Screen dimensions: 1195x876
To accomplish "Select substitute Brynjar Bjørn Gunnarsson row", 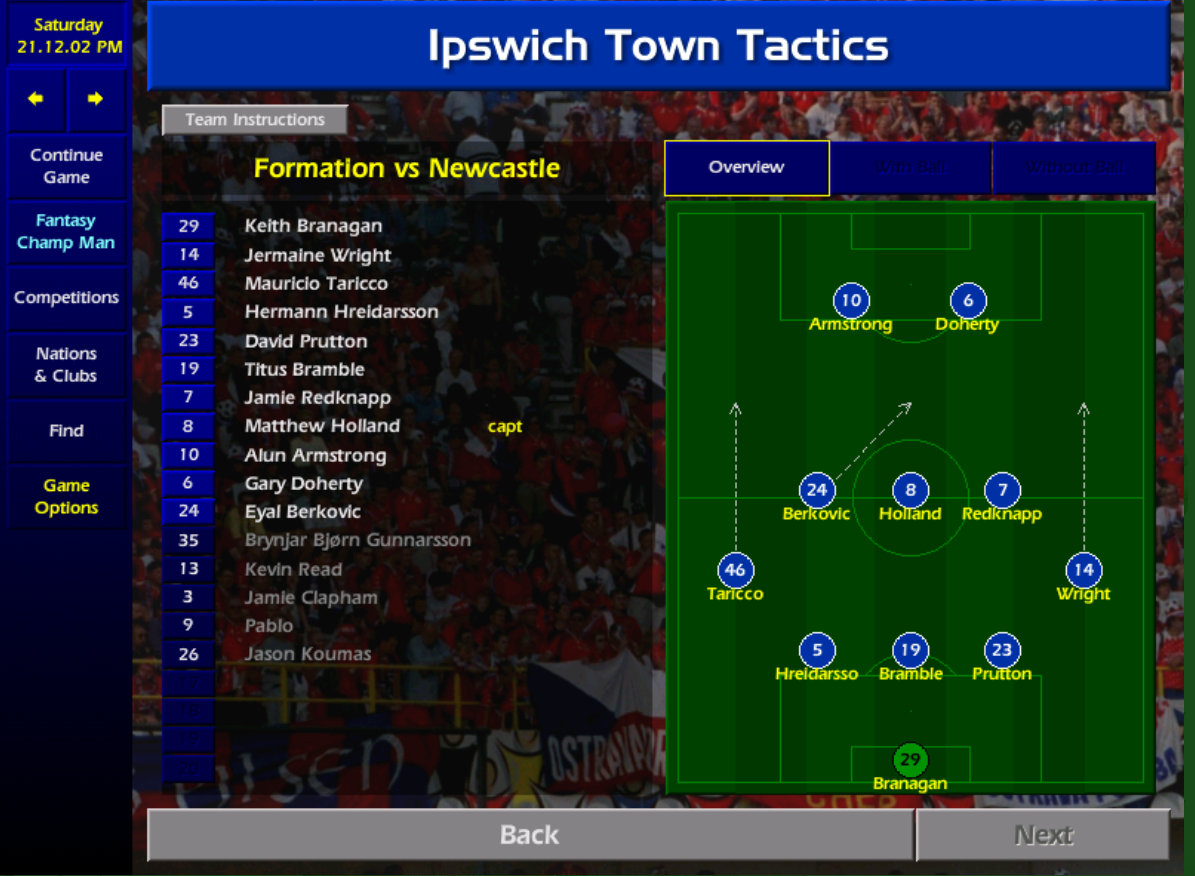I will pyautogui.click(x=357, y=540).
